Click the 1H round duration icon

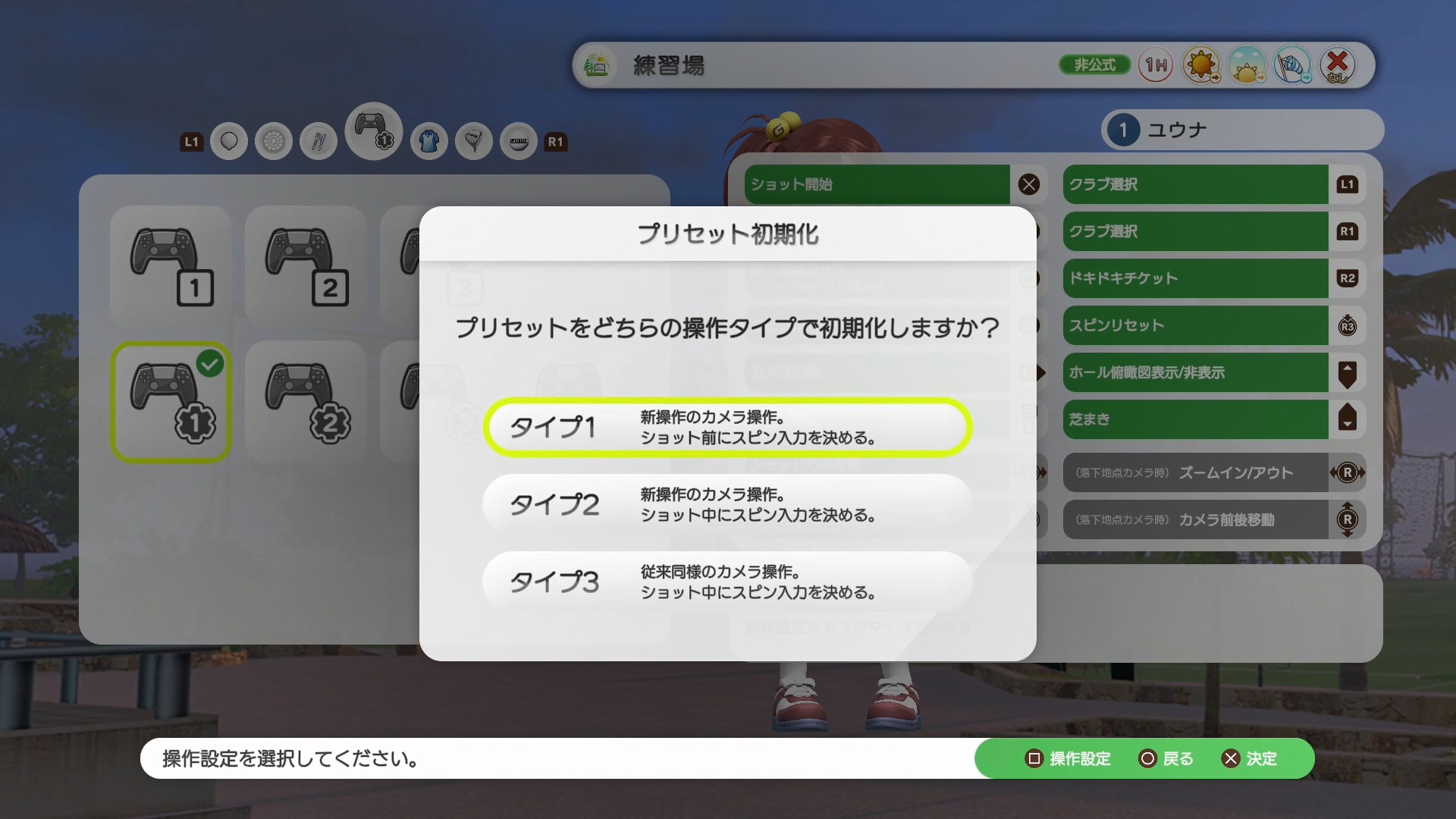coord(1155,65)
